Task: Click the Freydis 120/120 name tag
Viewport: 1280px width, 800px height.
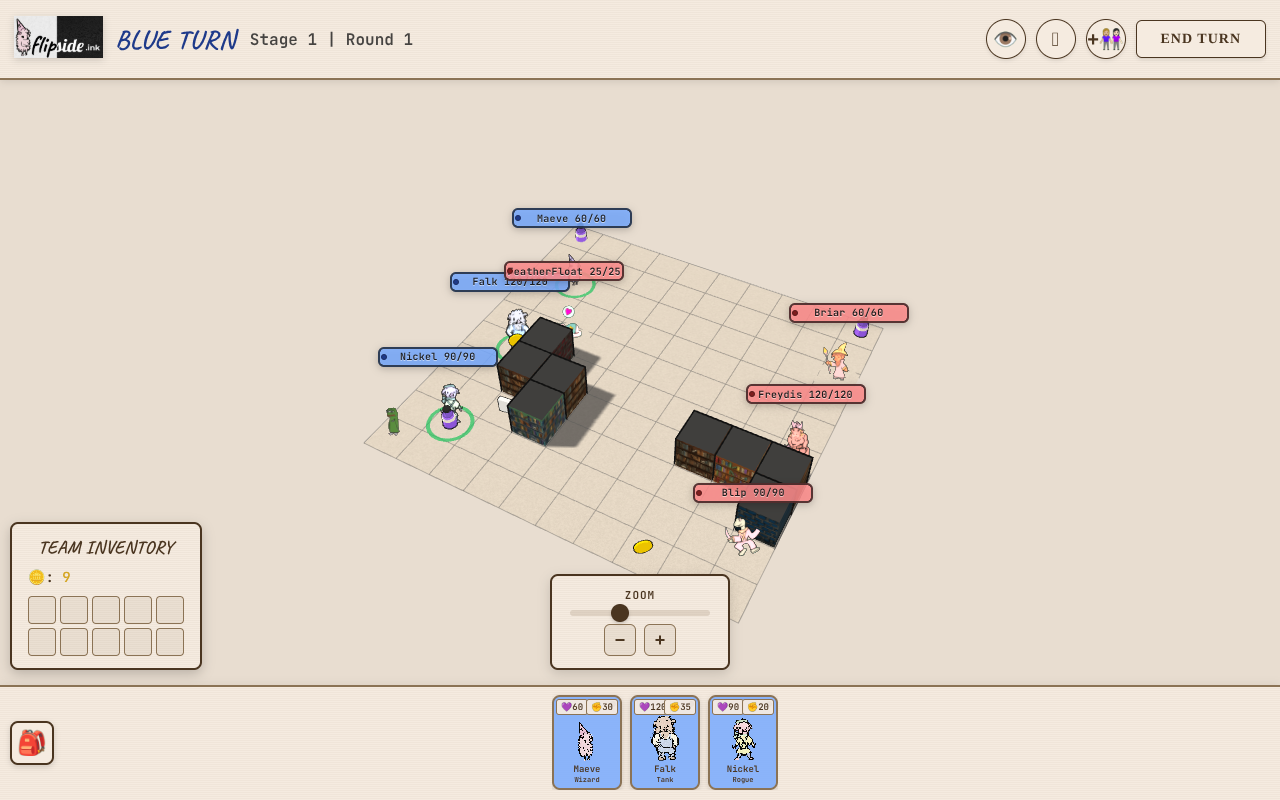Action: 806,394
